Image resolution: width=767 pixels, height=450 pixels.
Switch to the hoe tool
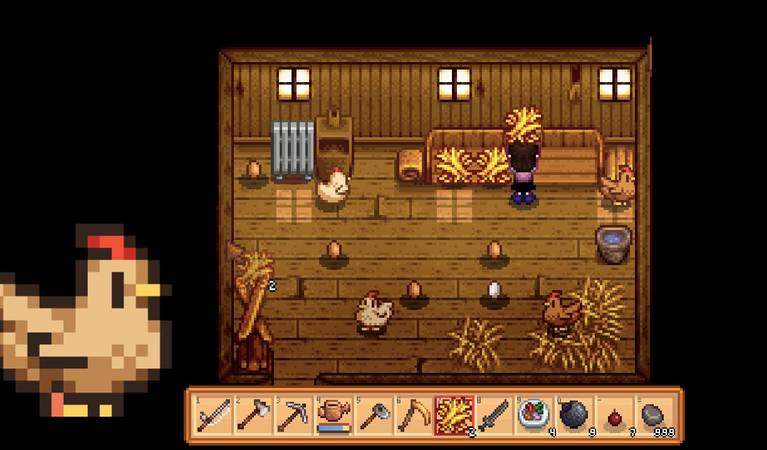373,415
